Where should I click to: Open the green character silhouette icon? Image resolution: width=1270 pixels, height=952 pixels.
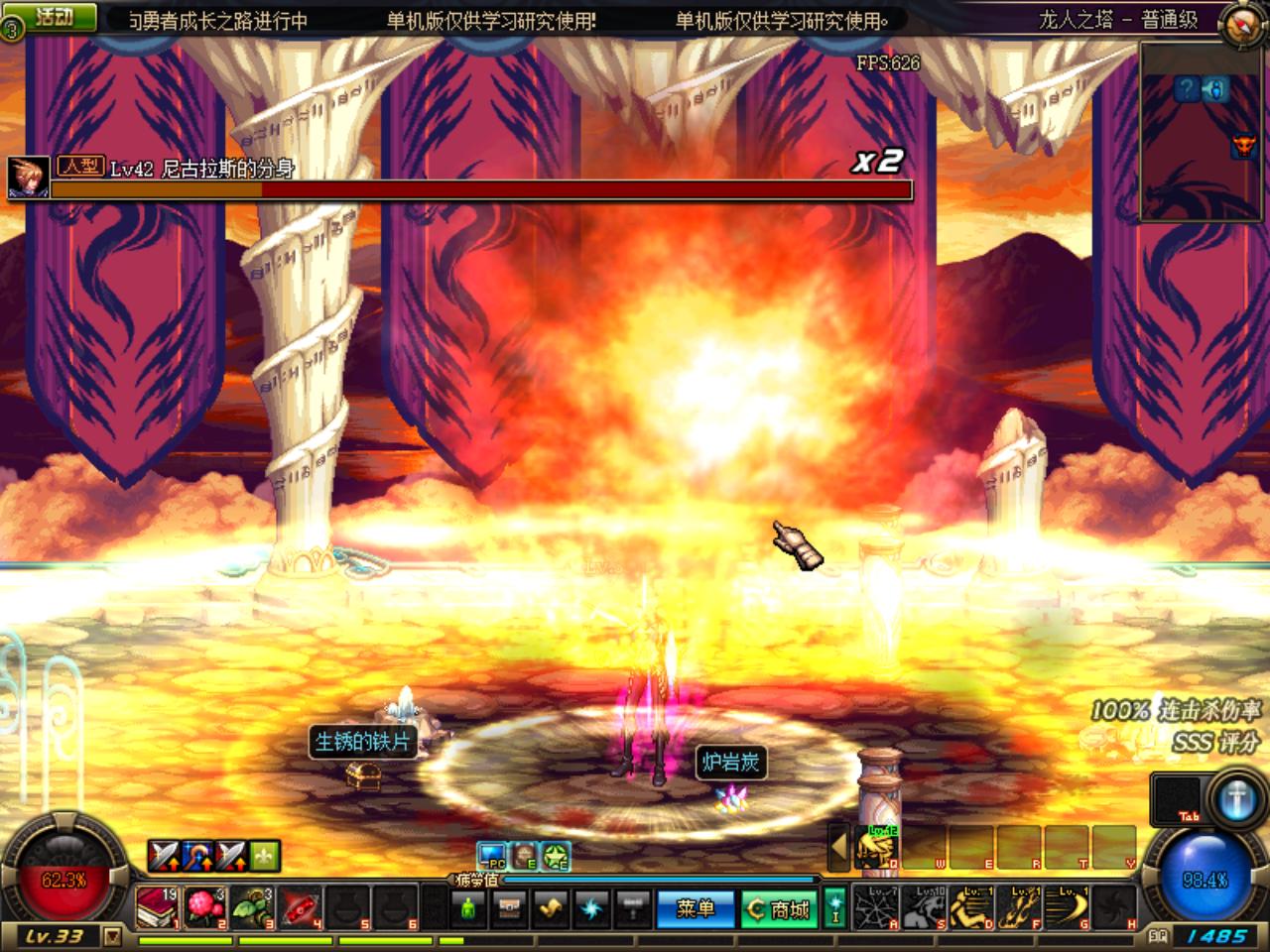click(x=468, y=908)
